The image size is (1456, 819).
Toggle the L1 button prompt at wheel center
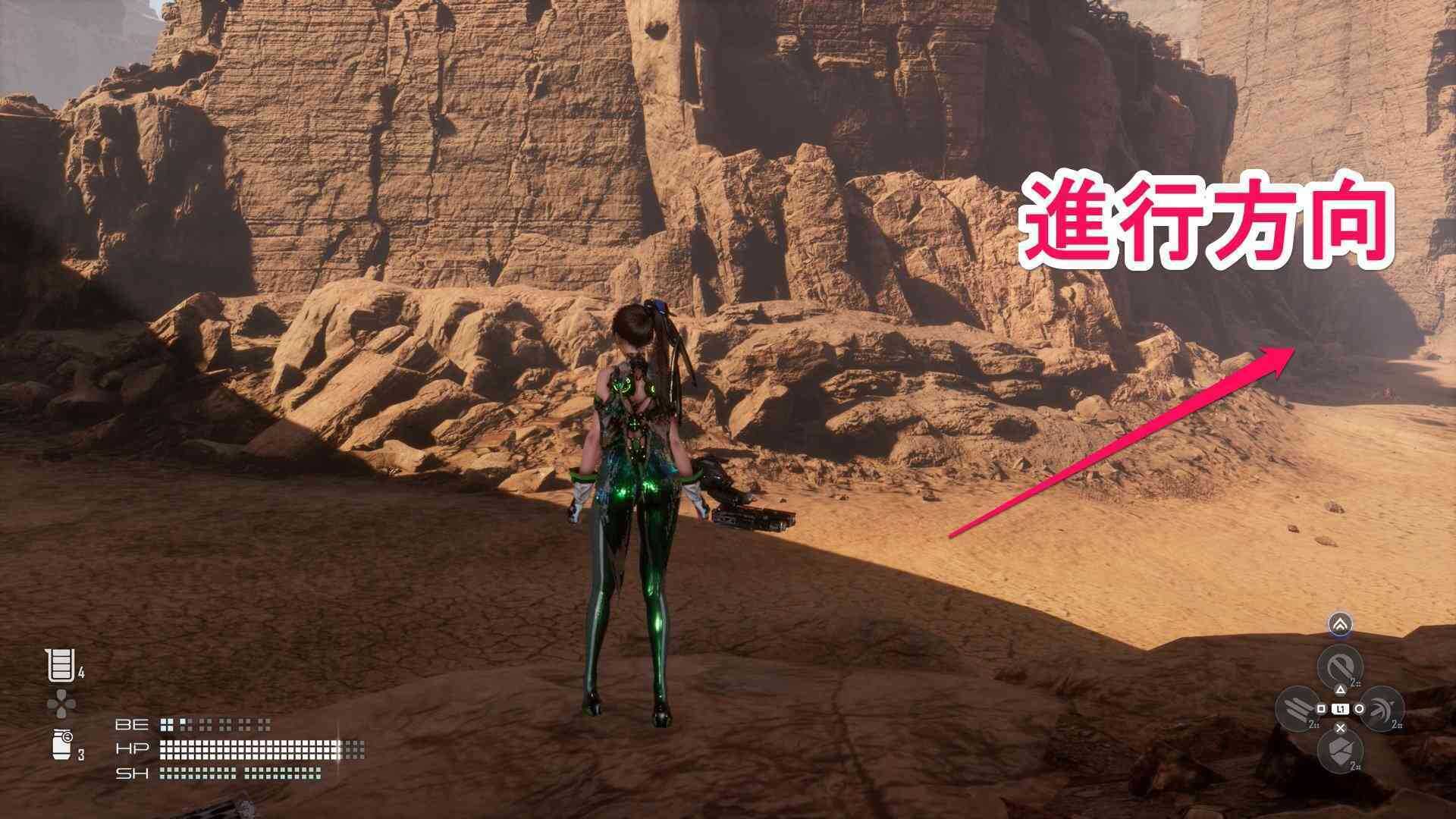pos(1341,709)
